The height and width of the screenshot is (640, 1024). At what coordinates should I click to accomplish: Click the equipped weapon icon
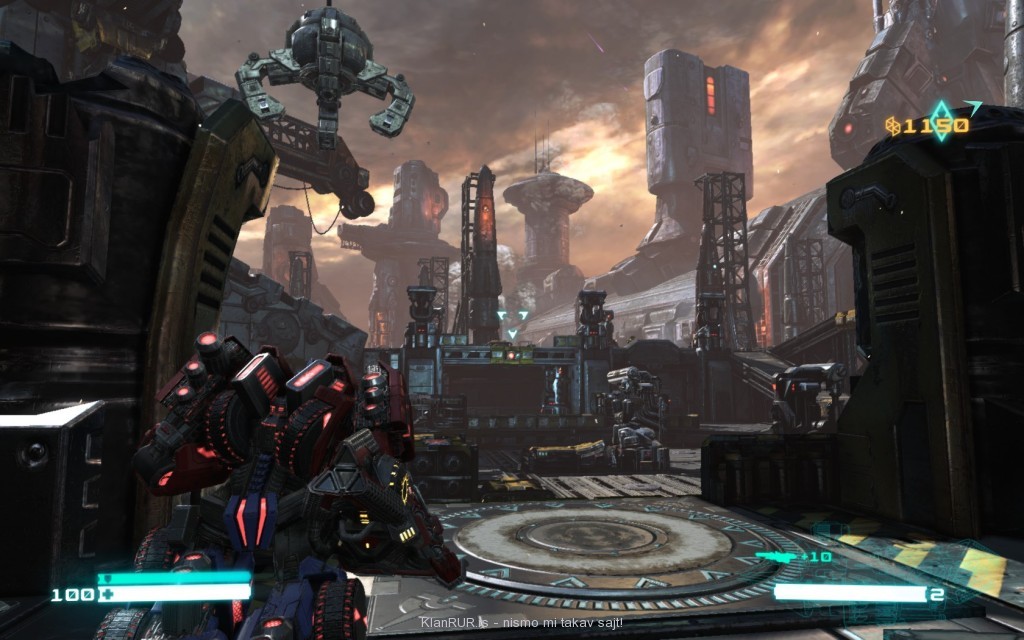pos(774,555)
